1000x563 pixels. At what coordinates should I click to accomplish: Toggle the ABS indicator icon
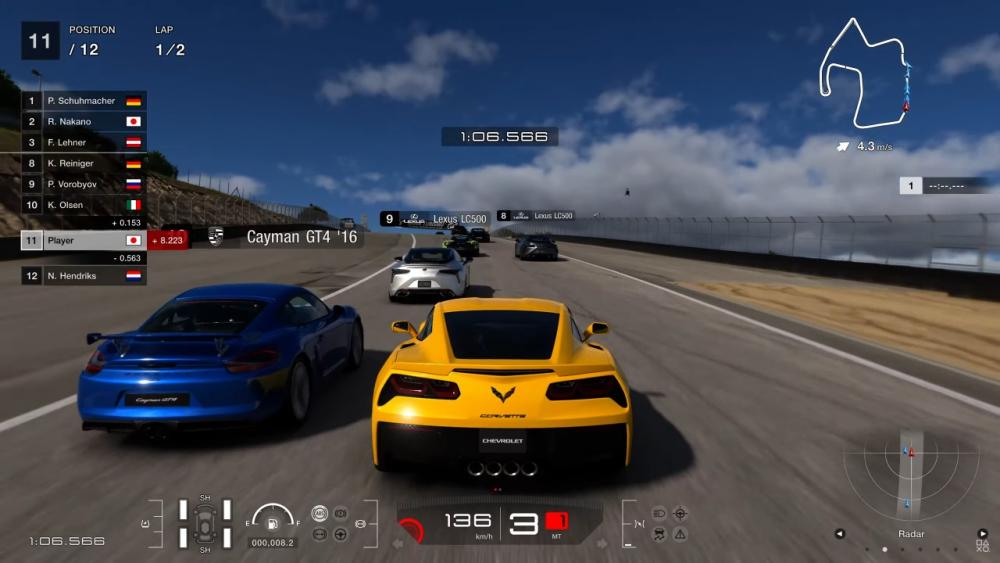[319, 513]
